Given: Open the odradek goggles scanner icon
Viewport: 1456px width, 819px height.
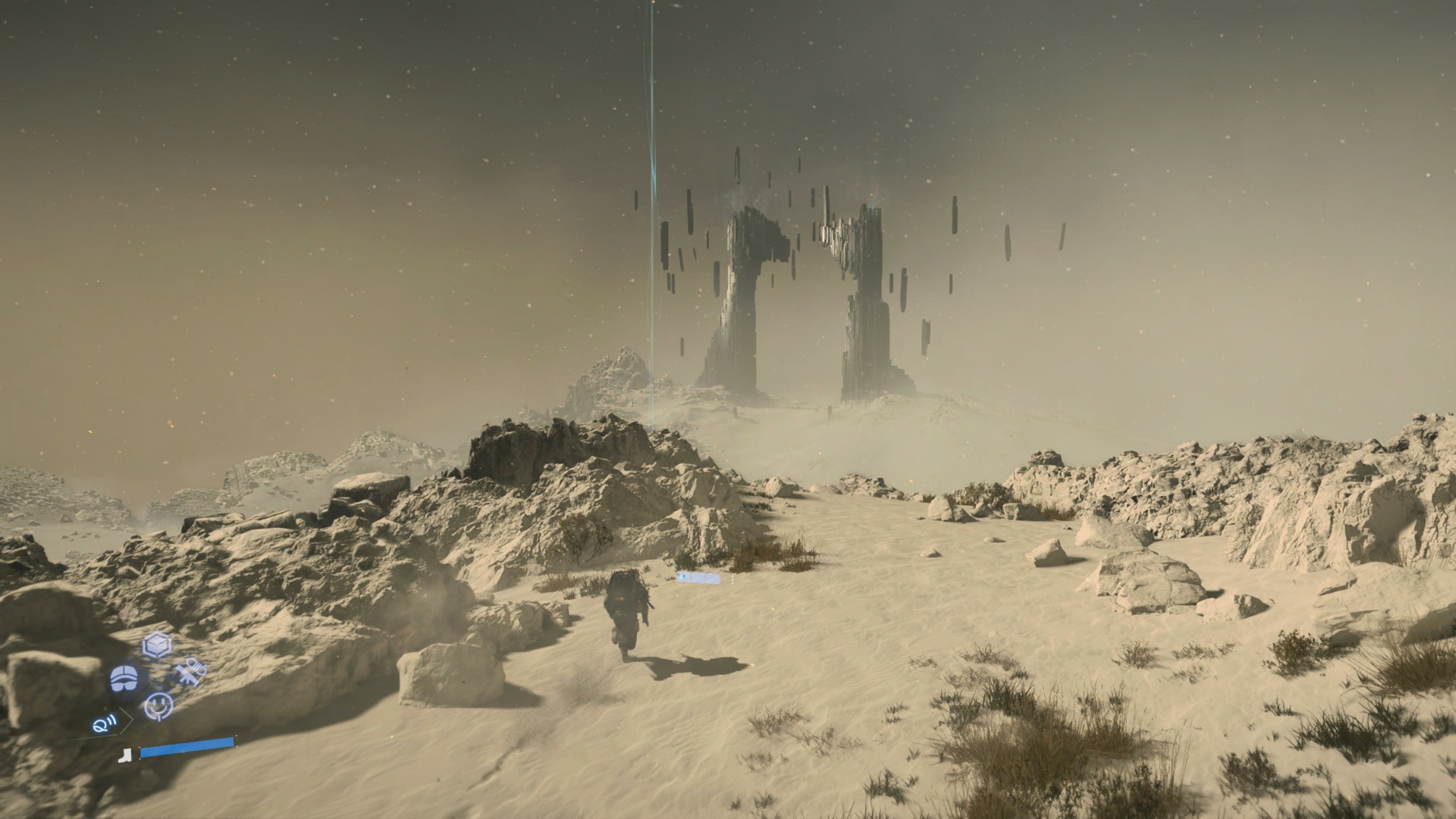Looking at the screenshot, I should click(124, 679).
